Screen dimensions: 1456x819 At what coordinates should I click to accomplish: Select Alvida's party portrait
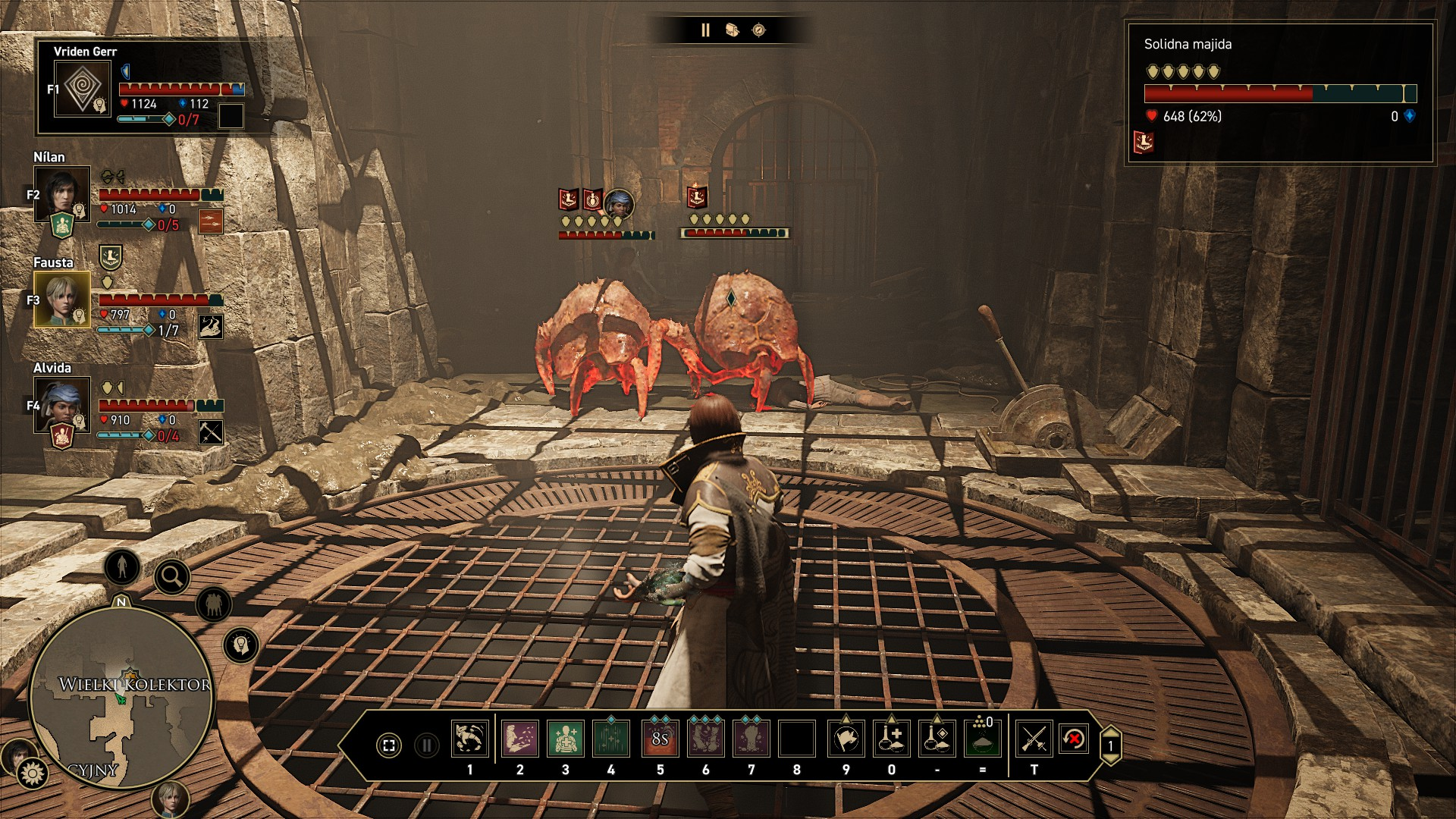coord(61,404)
